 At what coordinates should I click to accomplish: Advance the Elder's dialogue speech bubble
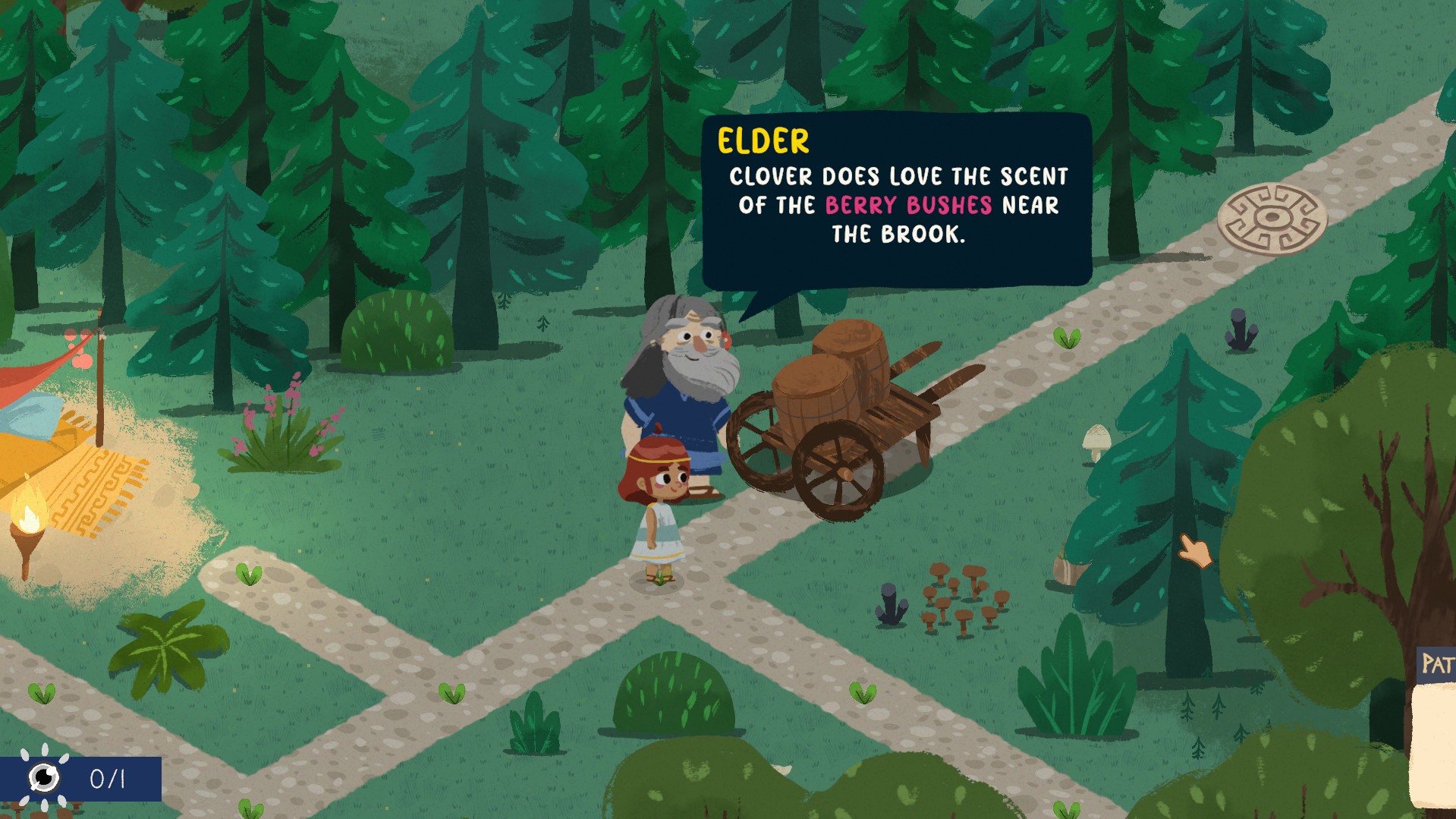click(896, 201)
